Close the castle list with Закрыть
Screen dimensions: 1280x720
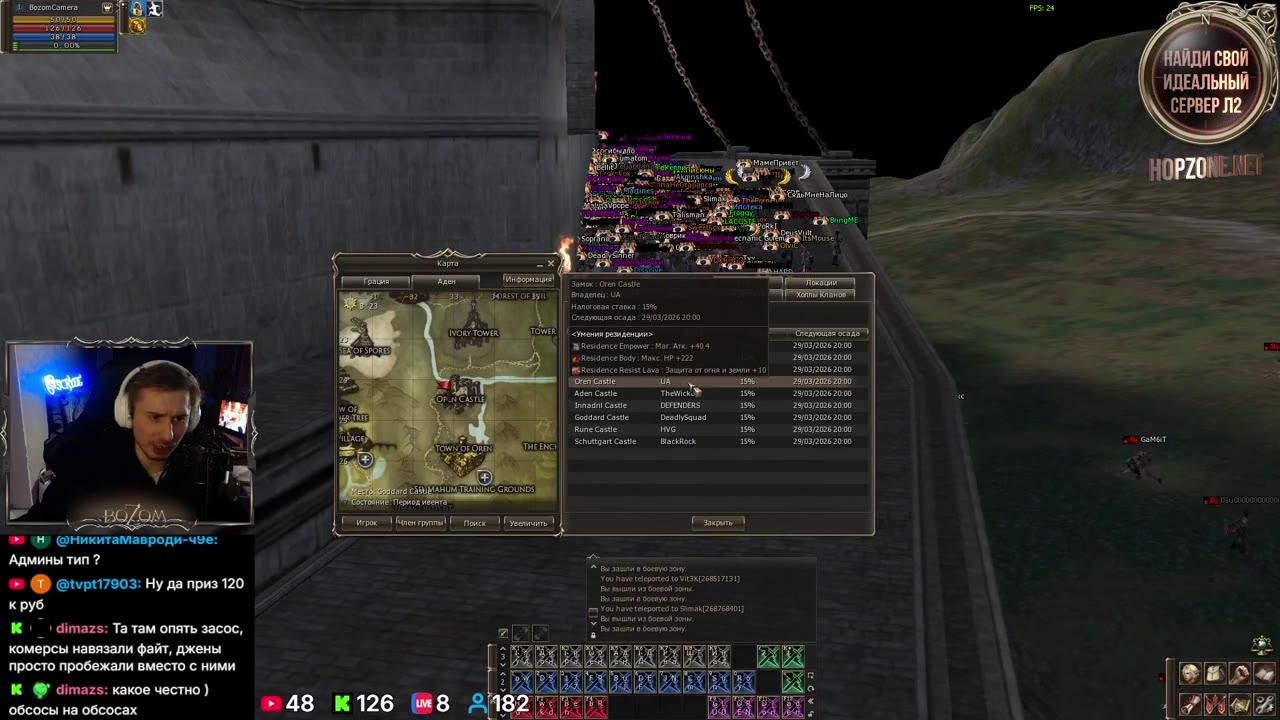(717, 523)
